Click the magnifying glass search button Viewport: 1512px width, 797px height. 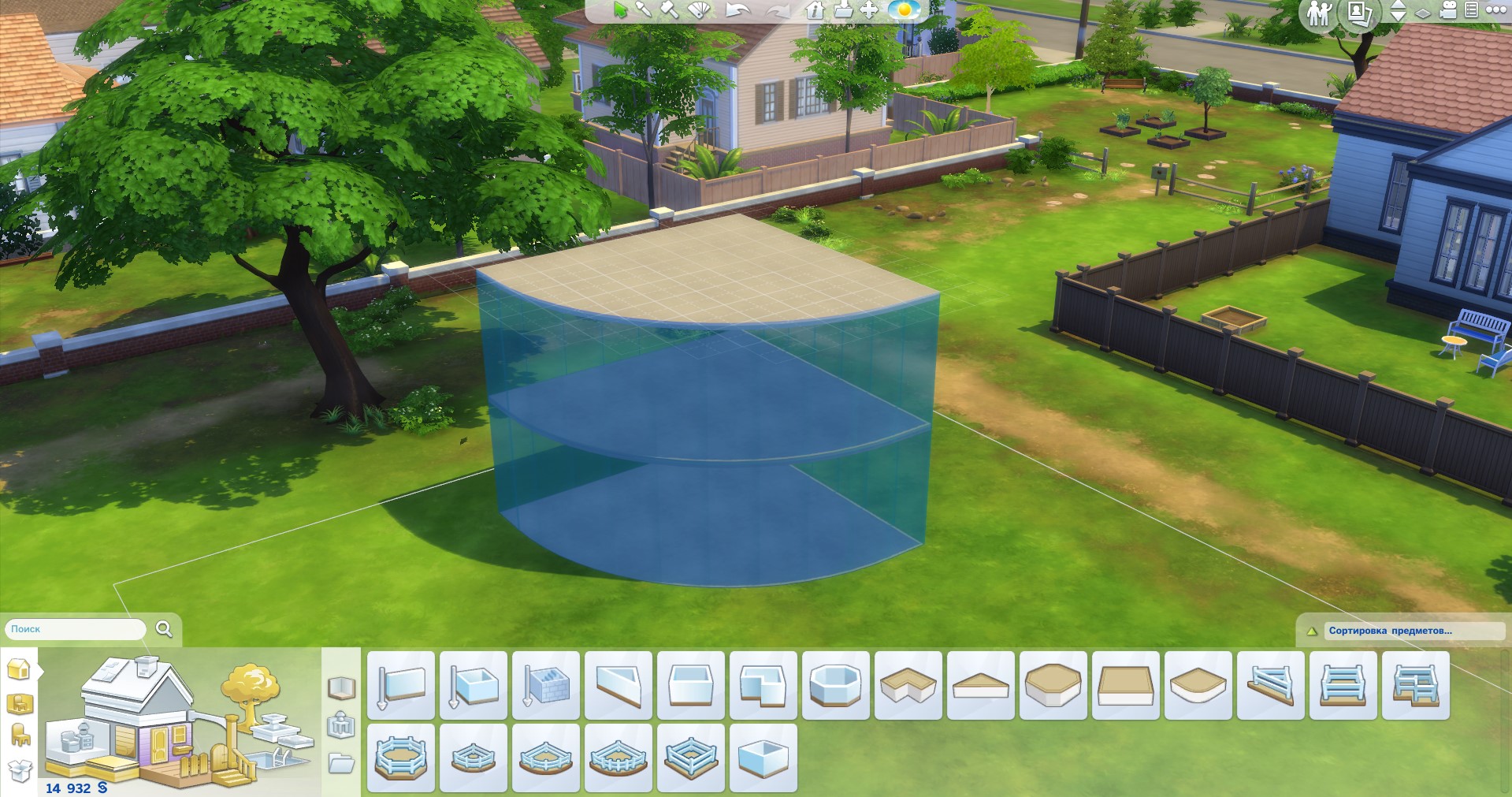pyautogui.click(x=164, y=628)
